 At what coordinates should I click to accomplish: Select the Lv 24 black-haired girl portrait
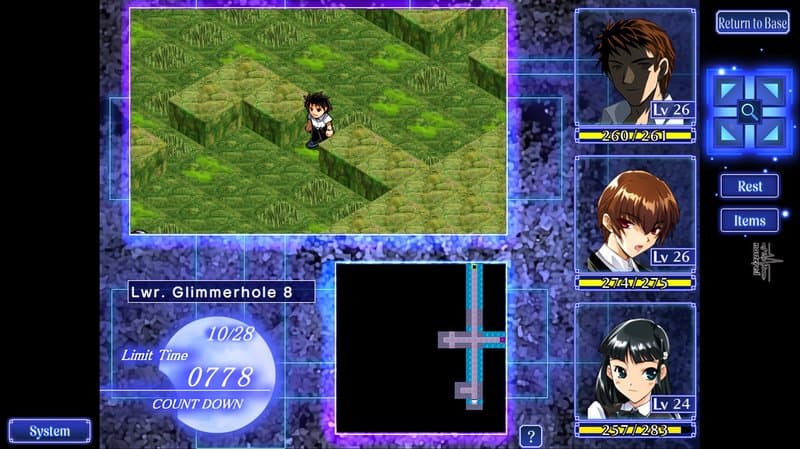(635, 362)
